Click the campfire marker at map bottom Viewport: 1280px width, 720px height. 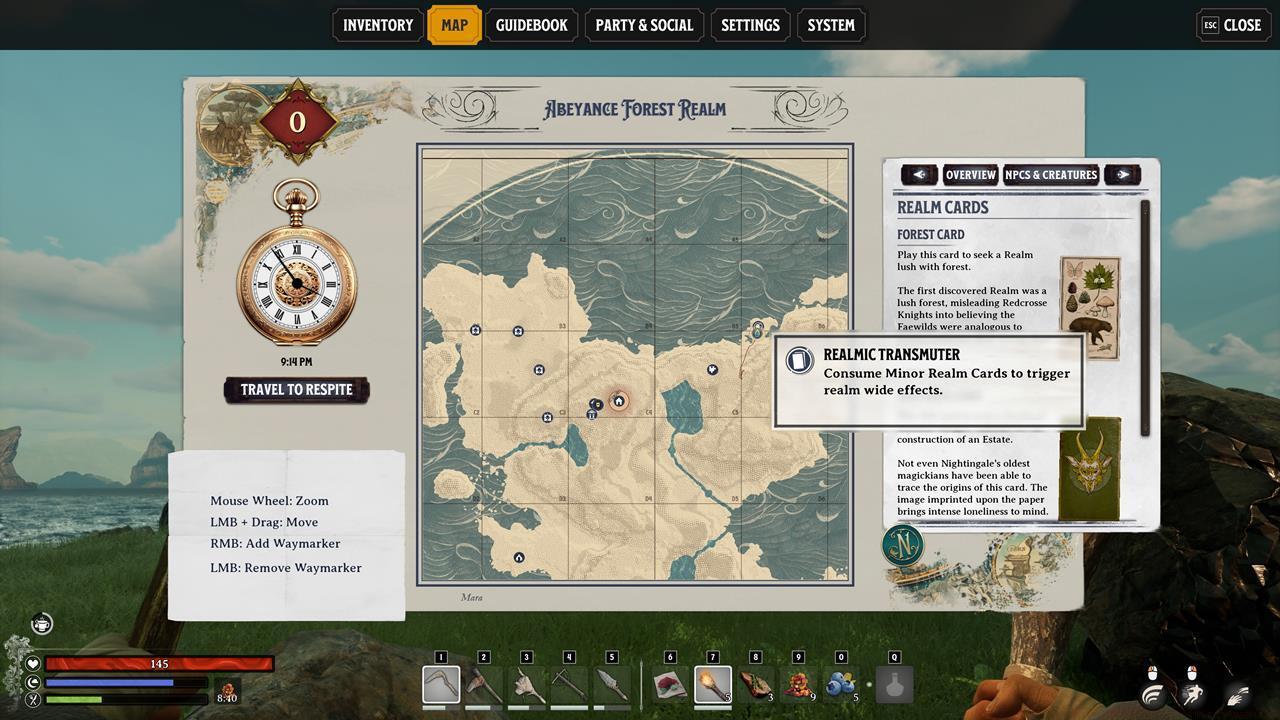click(519, 558)
